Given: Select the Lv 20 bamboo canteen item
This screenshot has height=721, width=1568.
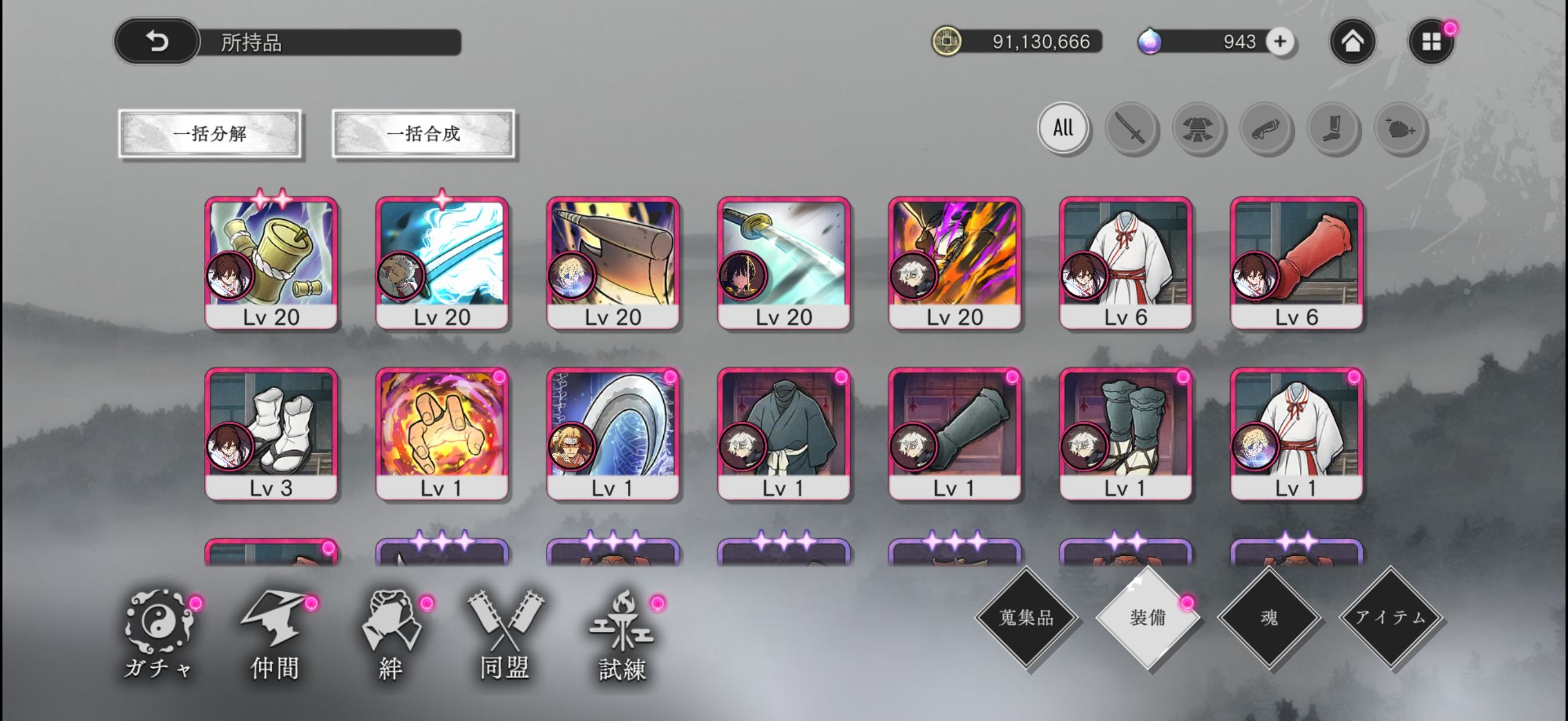Looking at the screenshot, I should tap(271, 263).
